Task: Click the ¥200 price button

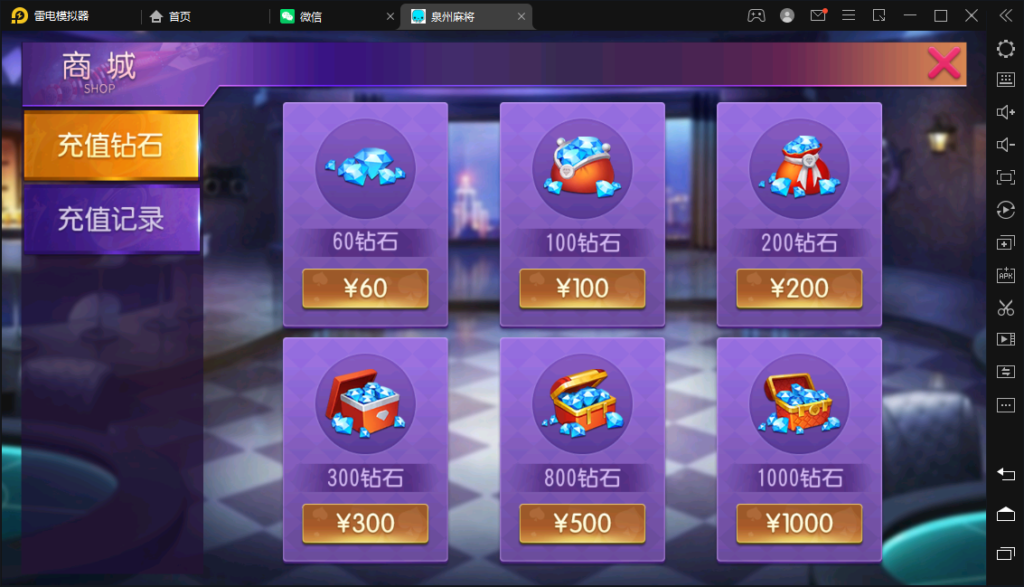Action: tap(799, 288)
